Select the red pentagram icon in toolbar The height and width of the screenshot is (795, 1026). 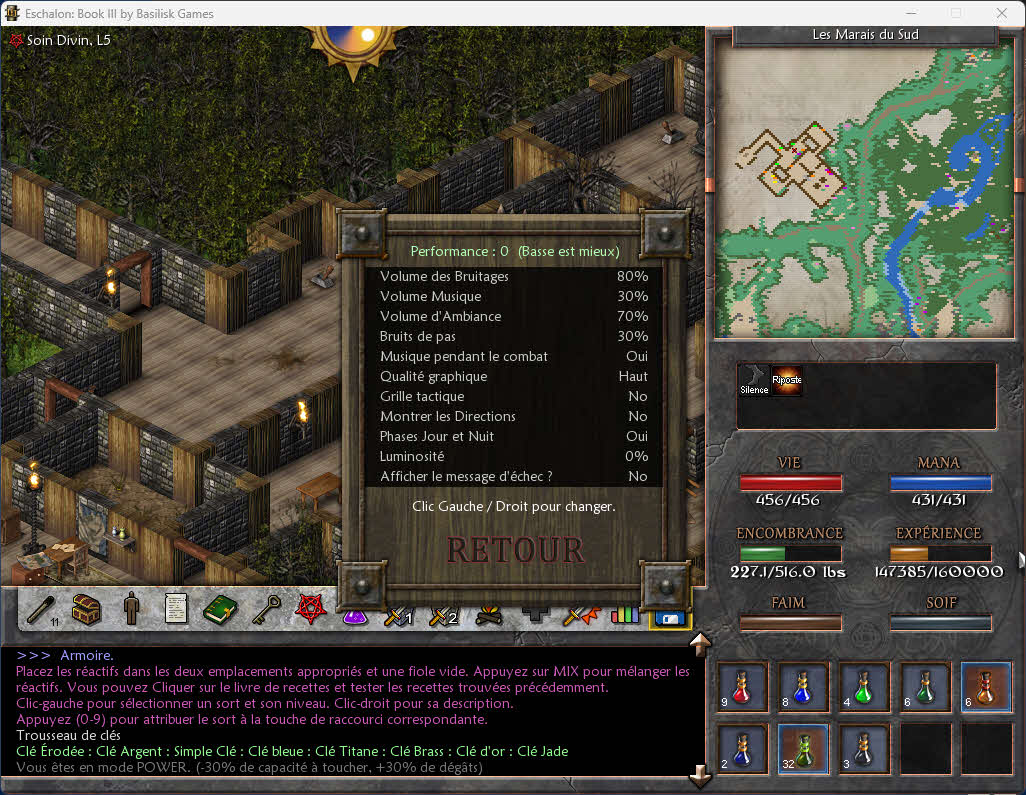pyautogui.click(x=308, y=608)
